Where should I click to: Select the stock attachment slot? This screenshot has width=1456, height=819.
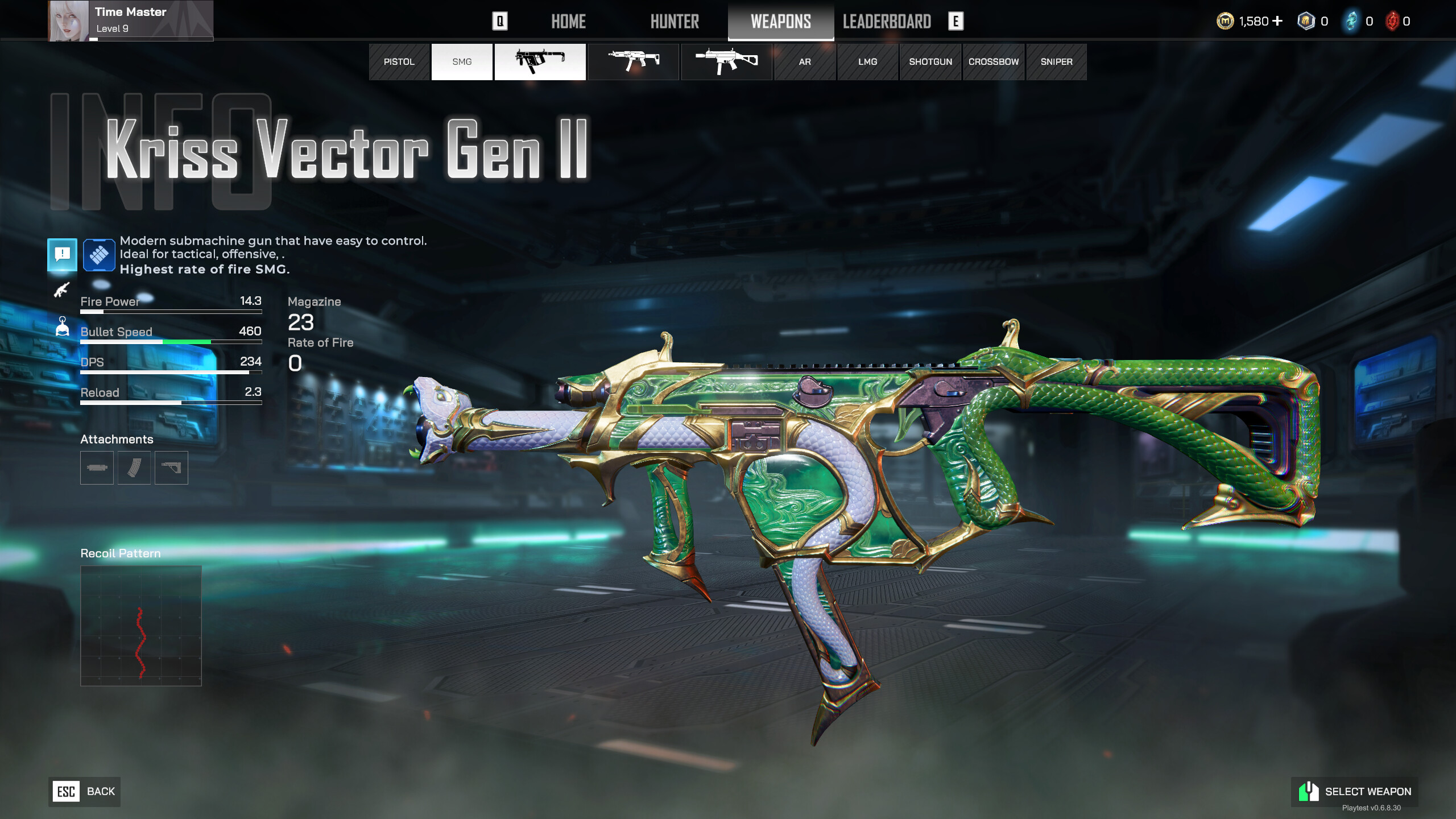click(x=170, y=468)
